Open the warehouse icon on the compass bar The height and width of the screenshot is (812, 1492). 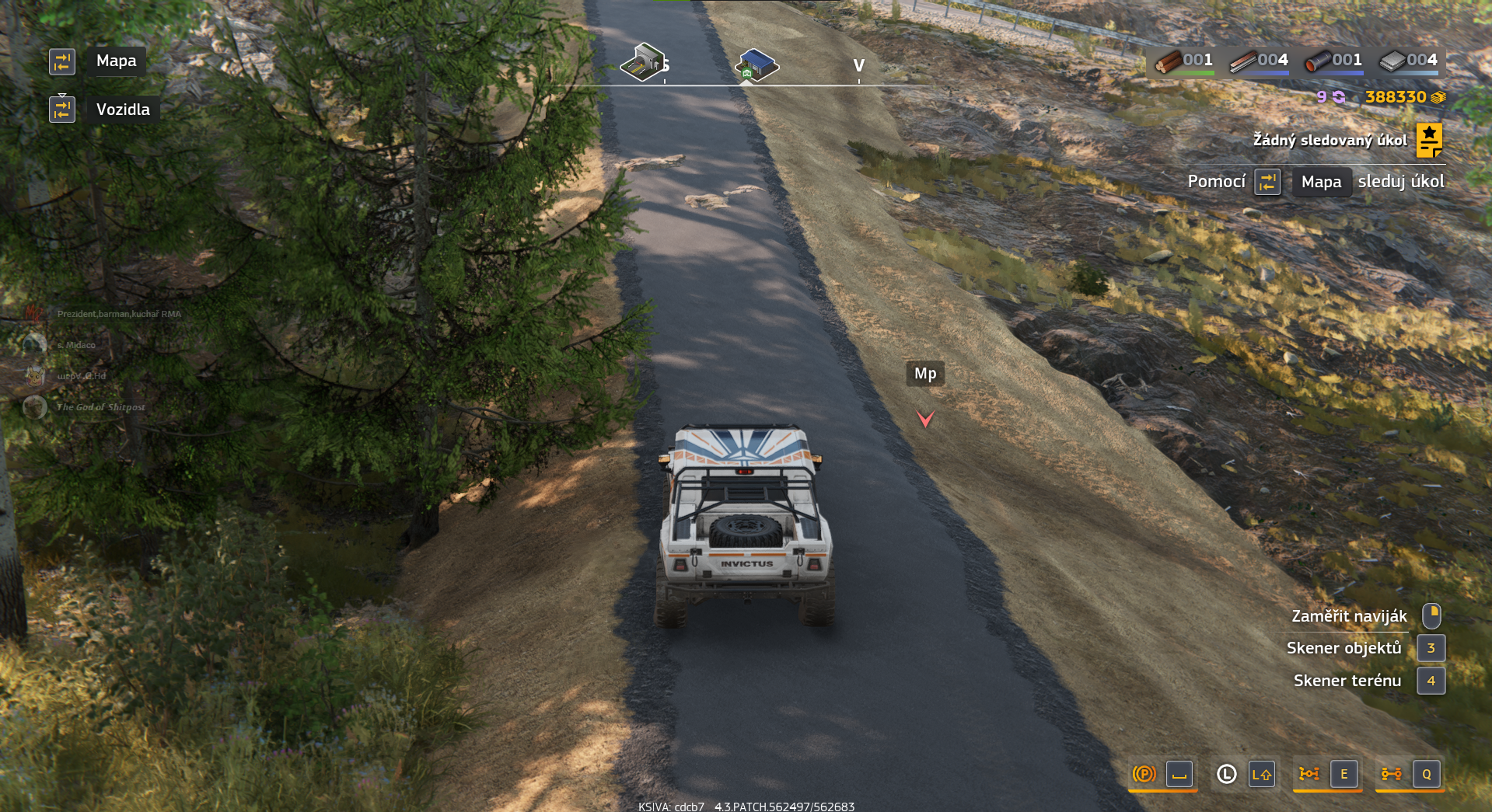(x=756, y=64)
